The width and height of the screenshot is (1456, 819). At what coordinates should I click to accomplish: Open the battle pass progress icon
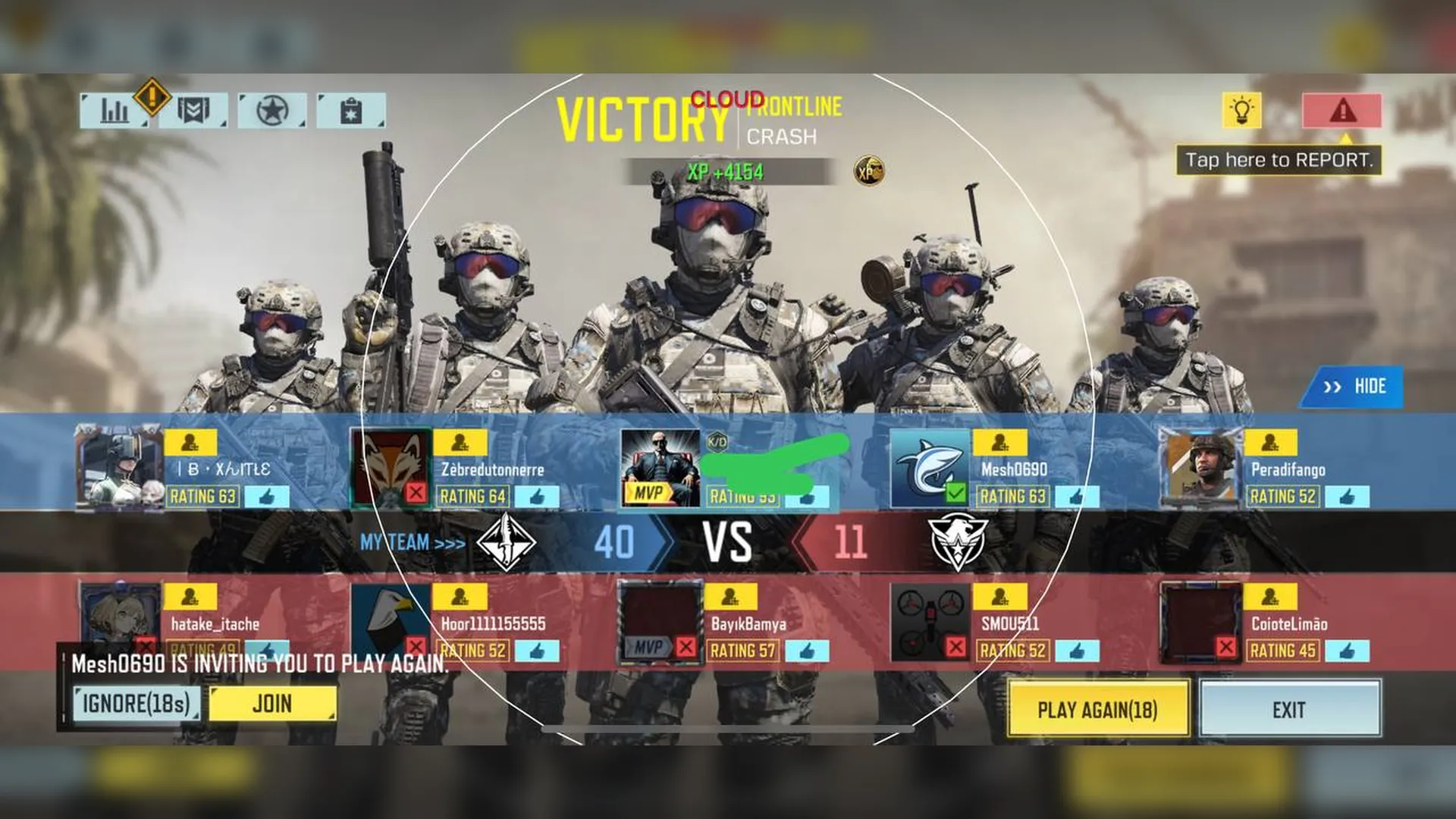point(193,108)
